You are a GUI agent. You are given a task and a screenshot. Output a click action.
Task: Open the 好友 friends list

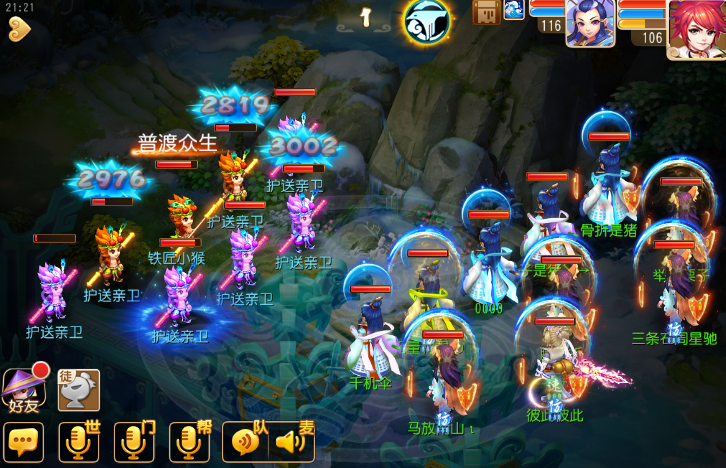click(23, 389)
